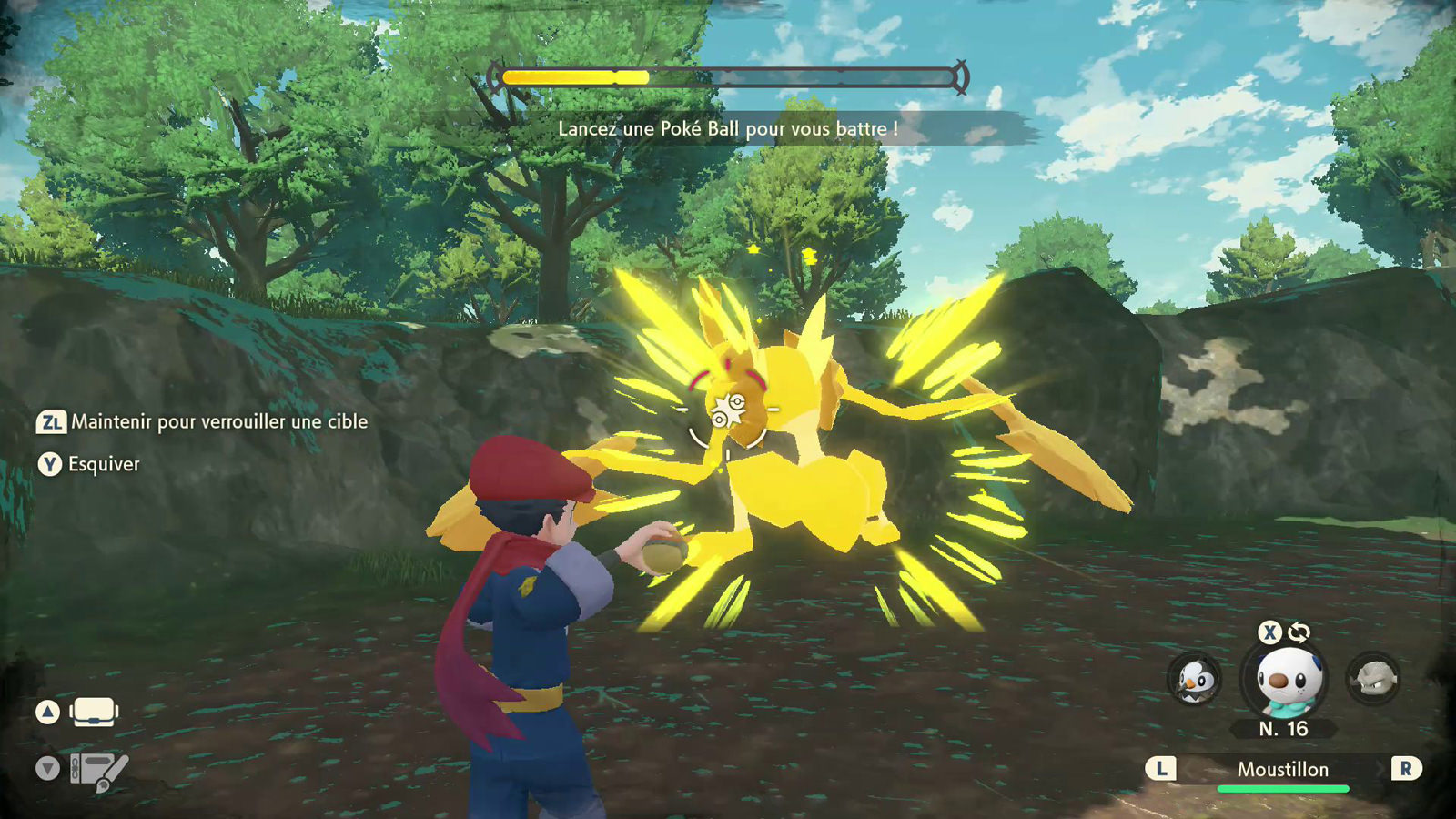Choose the Geodude rock party icon

coord(1373,679)
